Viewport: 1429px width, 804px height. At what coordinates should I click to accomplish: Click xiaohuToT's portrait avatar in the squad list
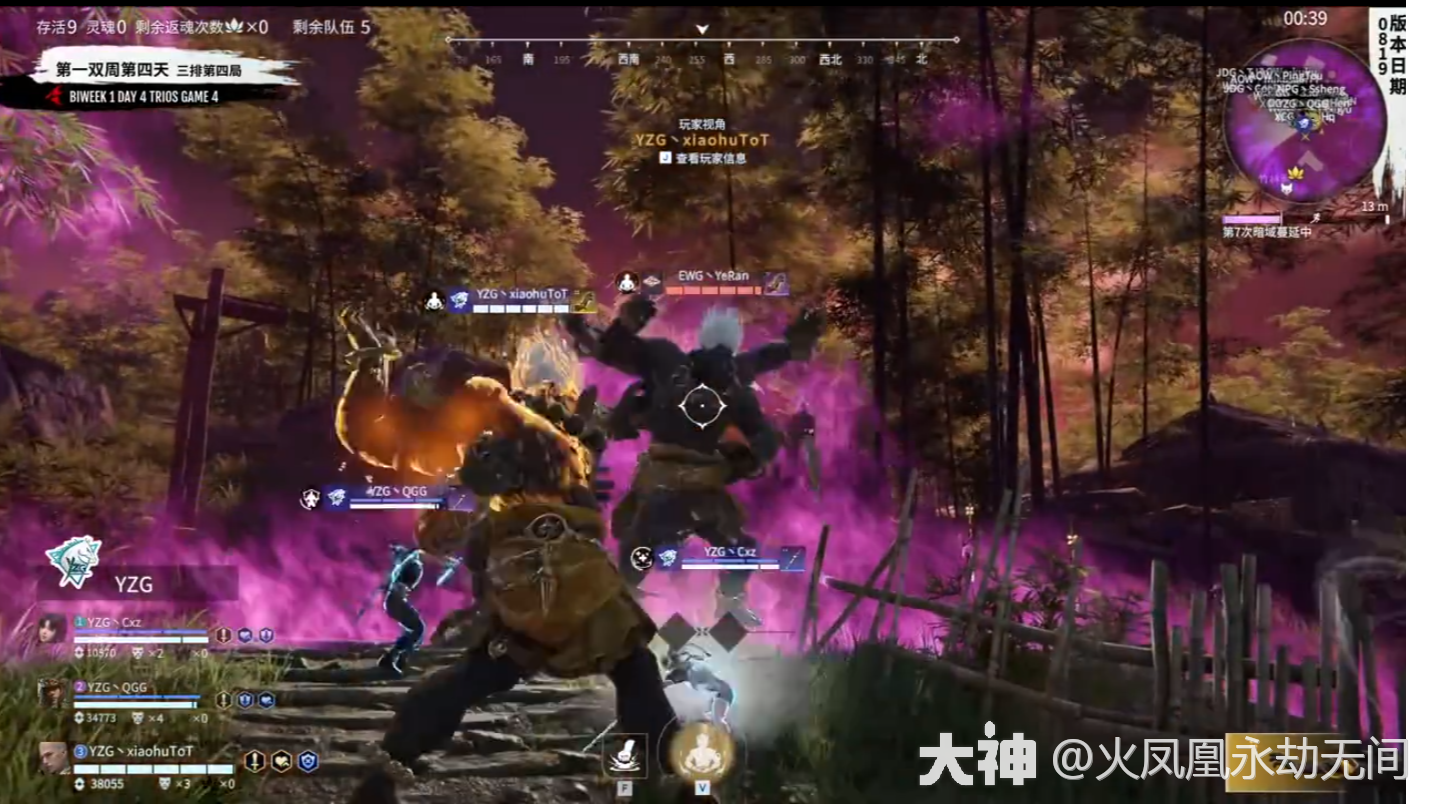(x=54, y=757)
